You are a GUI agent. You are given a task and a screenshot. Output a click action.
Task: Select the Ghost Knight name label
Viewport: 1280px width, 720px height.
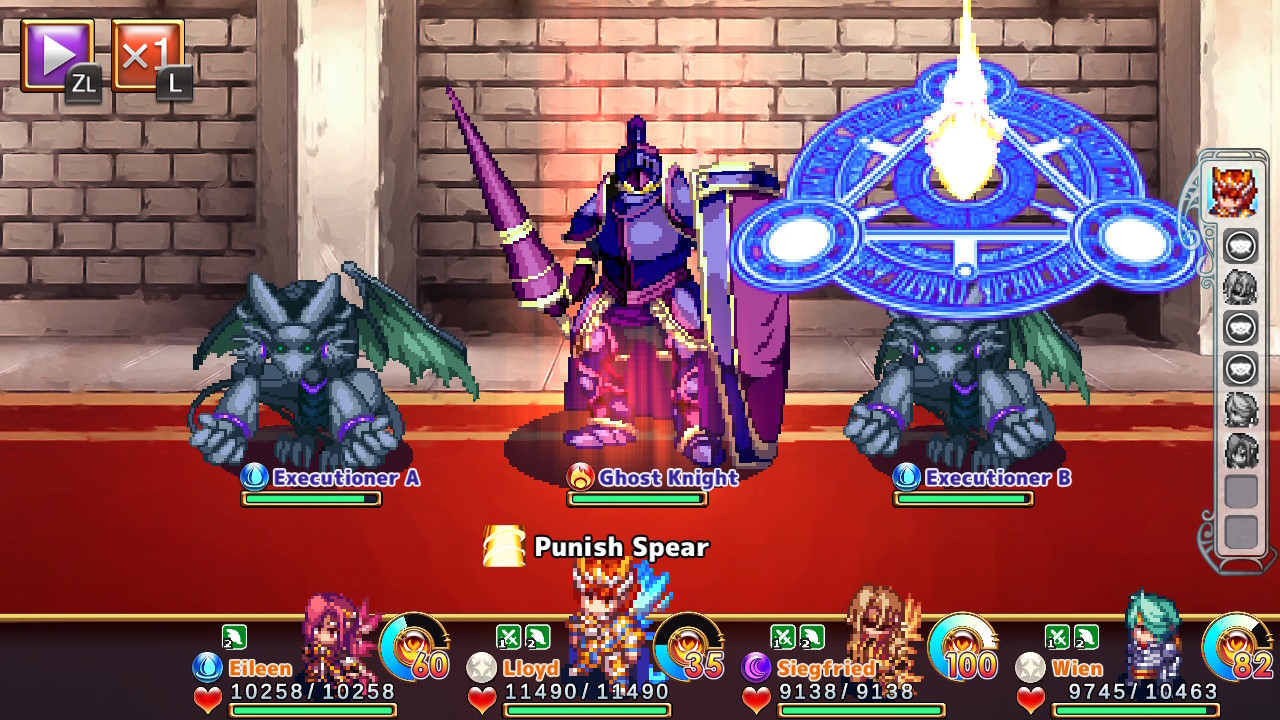665,479
